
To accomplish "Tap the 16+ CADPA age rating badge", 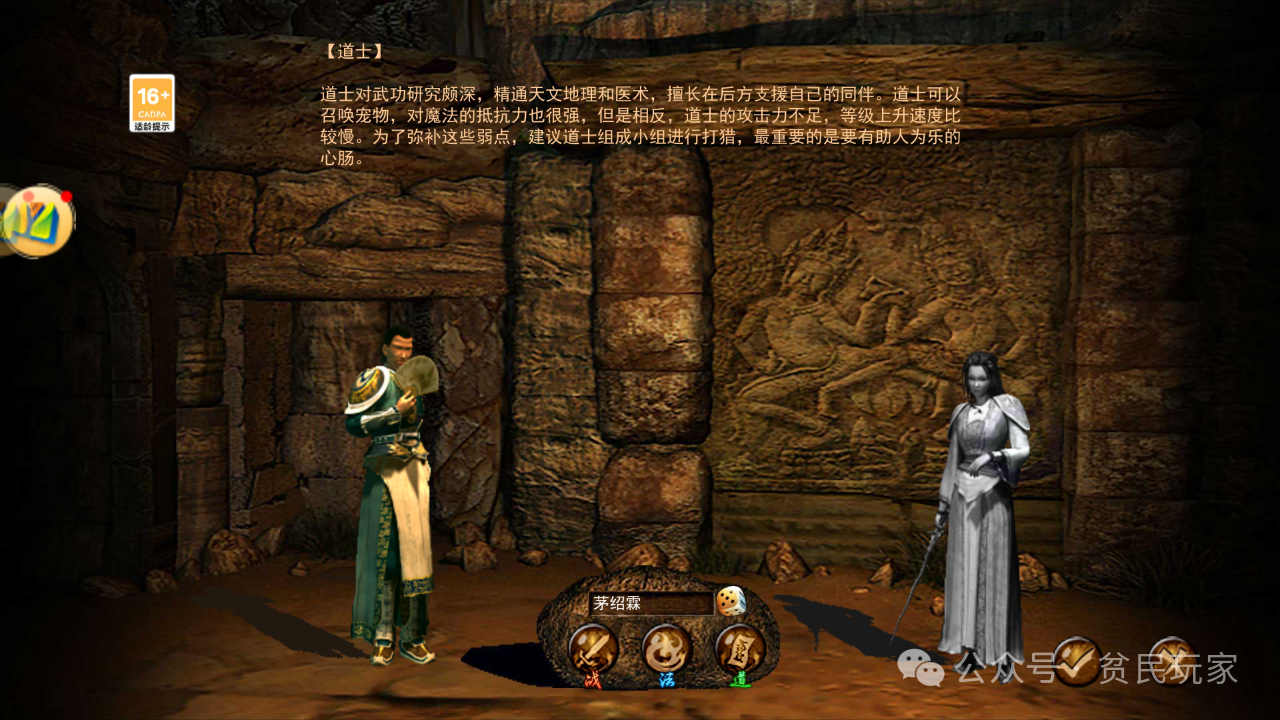I will pos(152,103).
